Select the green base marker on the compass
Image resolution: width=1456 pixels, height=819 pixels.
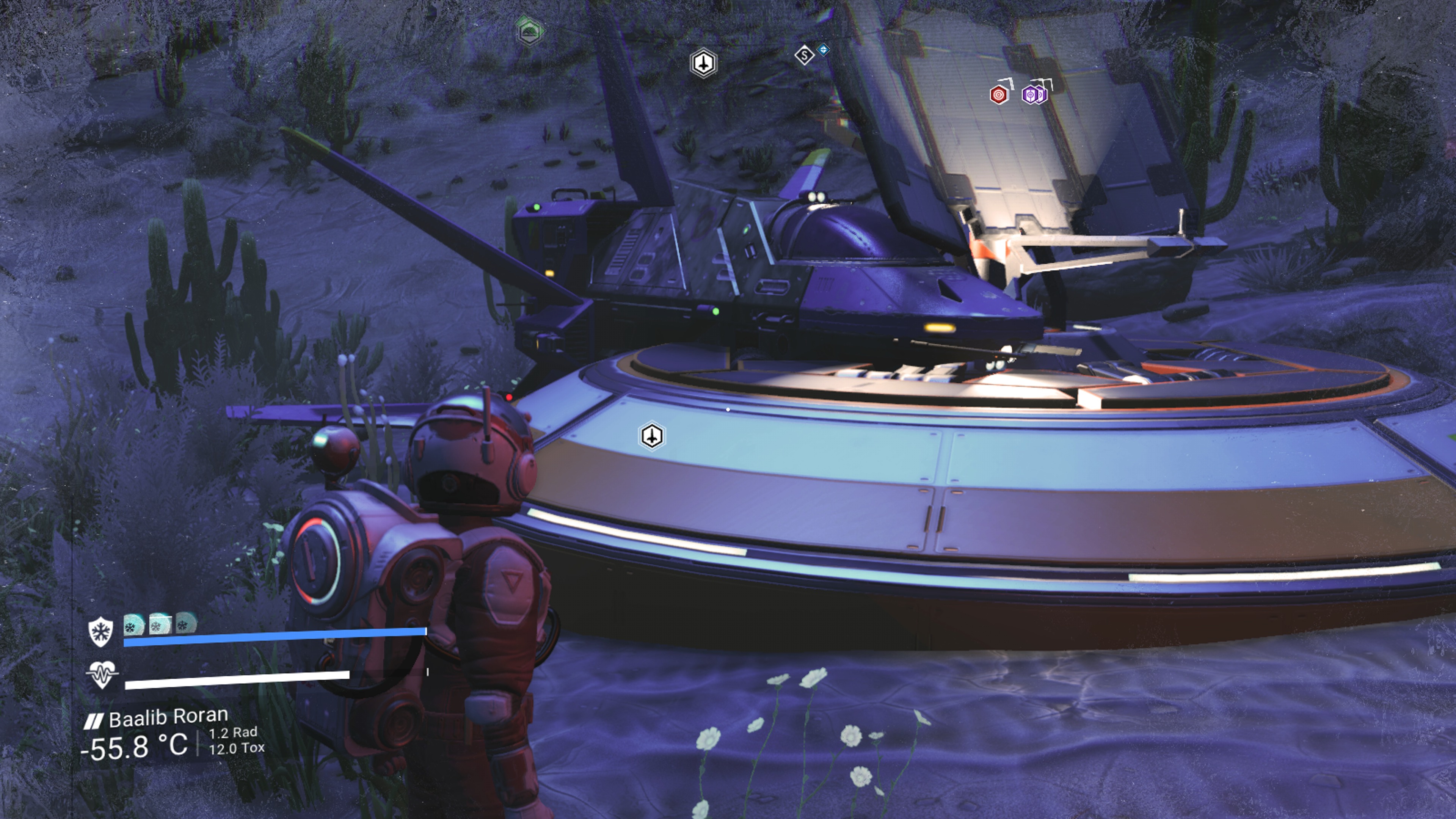point(530,30)
